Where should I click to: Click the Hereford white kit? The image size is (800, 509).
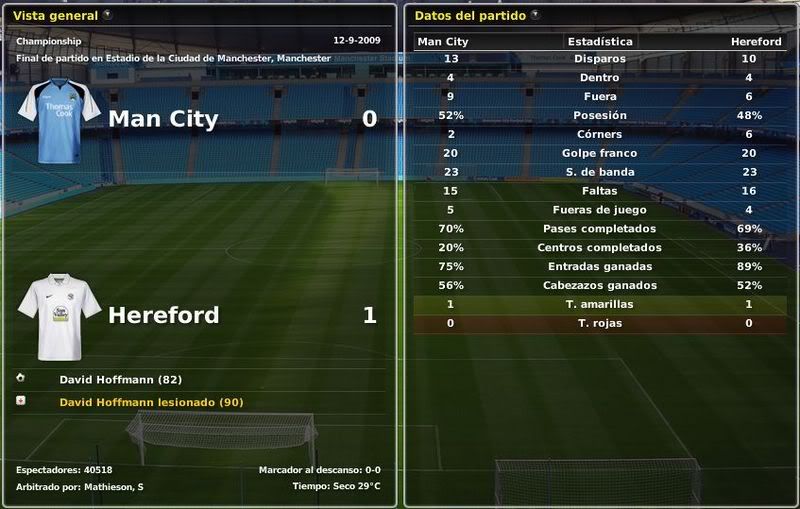pyautogui.click(x=59, y=316)
